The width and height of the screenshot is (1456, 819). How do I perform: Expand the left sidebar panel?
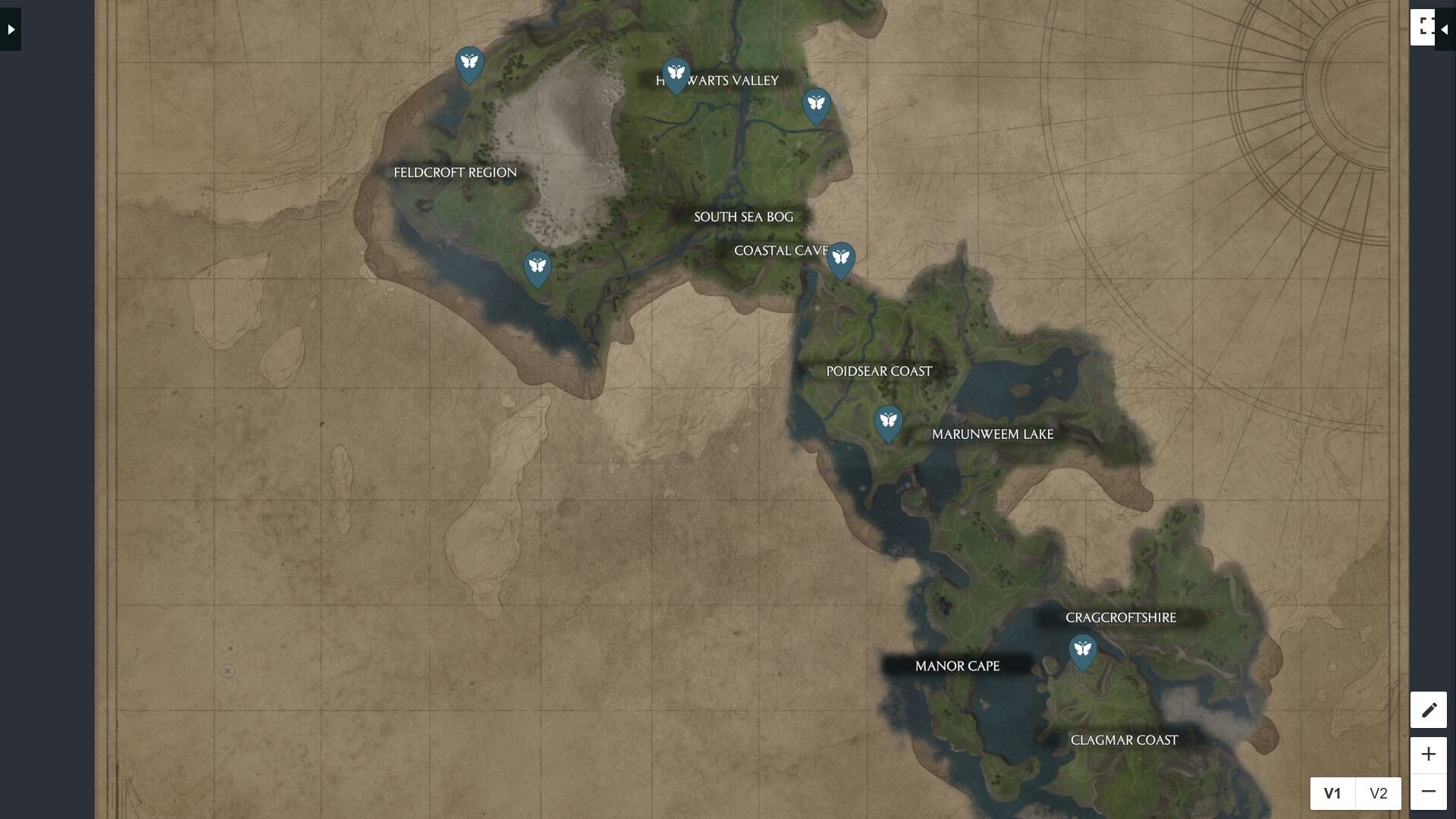pos(9,29)
